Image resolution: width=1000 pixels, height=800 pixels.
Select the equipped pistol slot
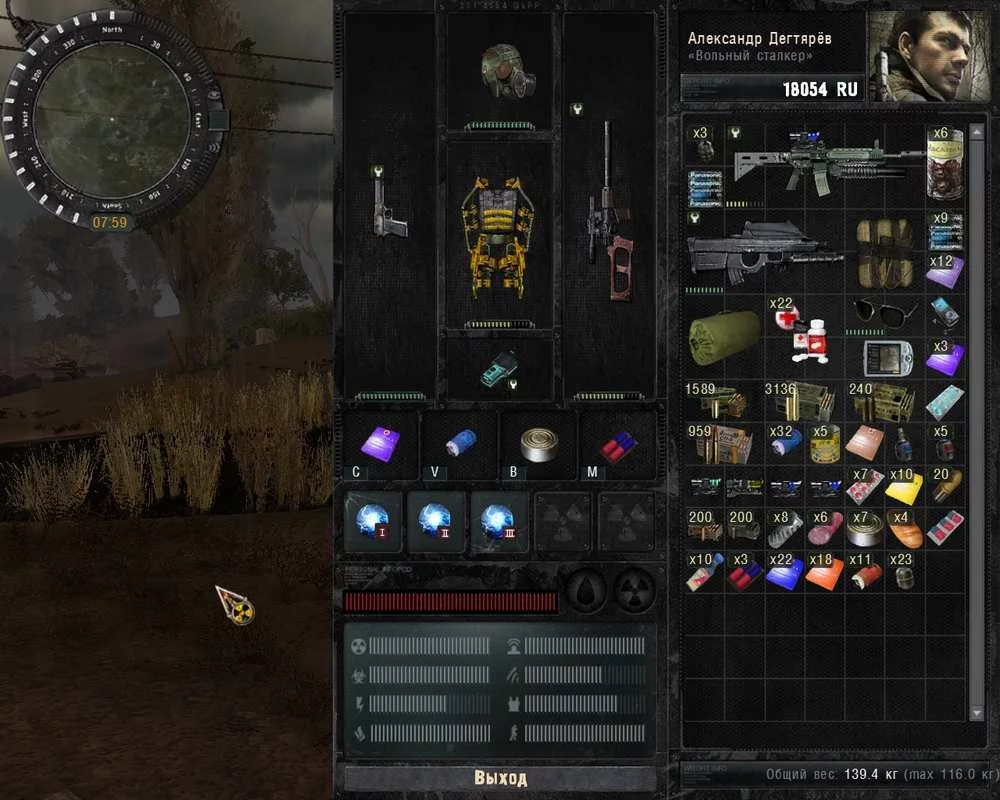[389, 212]
